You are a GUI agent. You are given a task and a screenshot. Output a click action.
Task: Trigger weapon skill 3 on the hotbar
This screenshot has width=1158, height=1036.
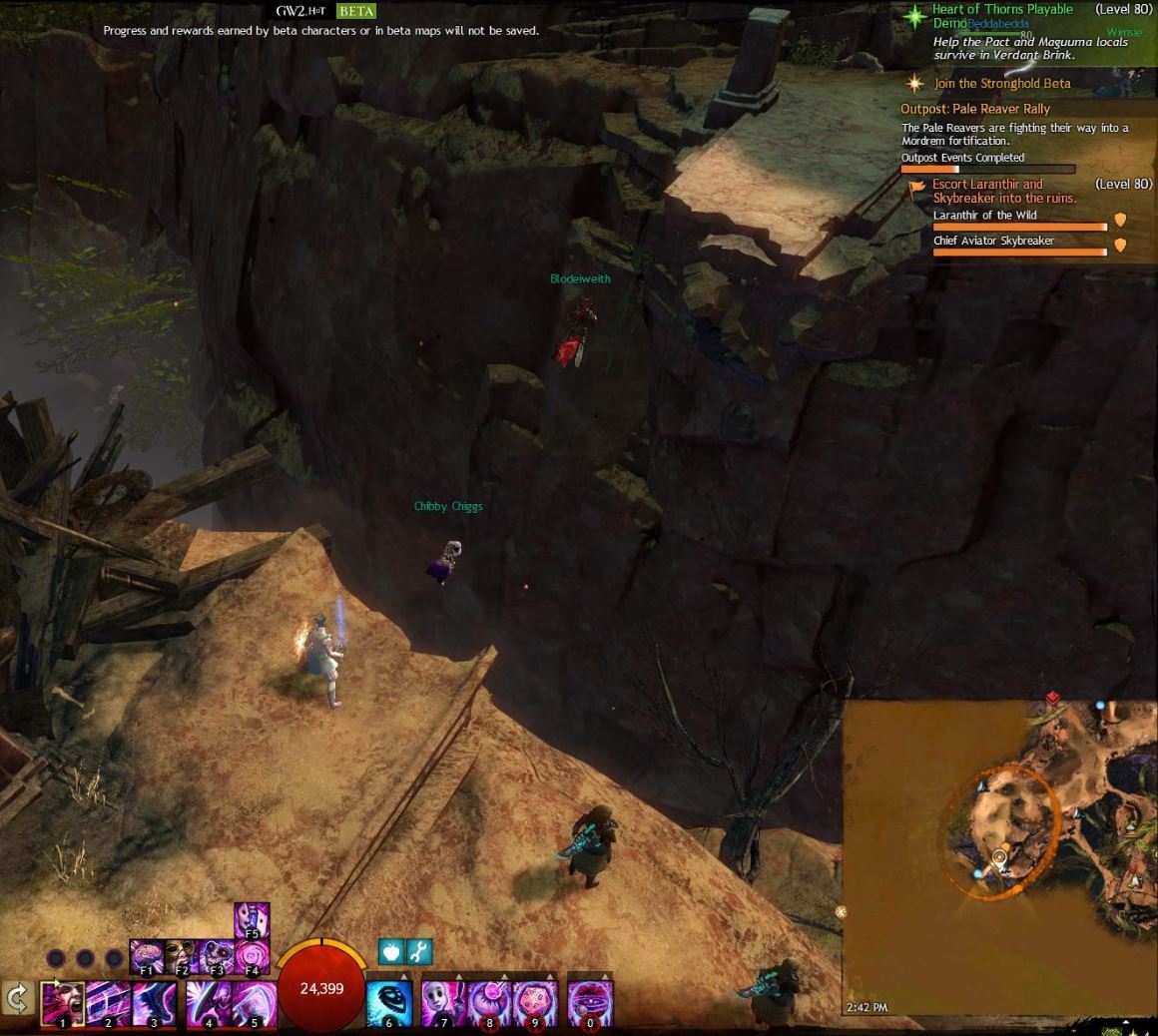[x=154, y=1003]
